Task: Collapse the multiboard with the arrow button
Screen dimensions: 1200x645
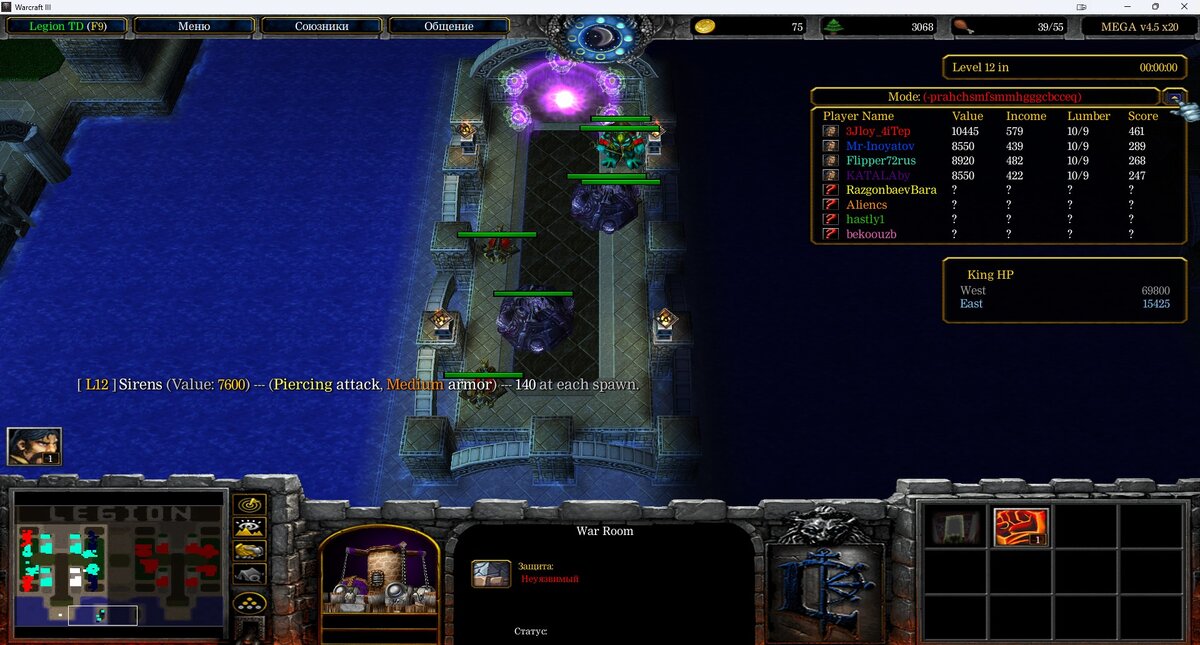Action: tap(1175, 97)
